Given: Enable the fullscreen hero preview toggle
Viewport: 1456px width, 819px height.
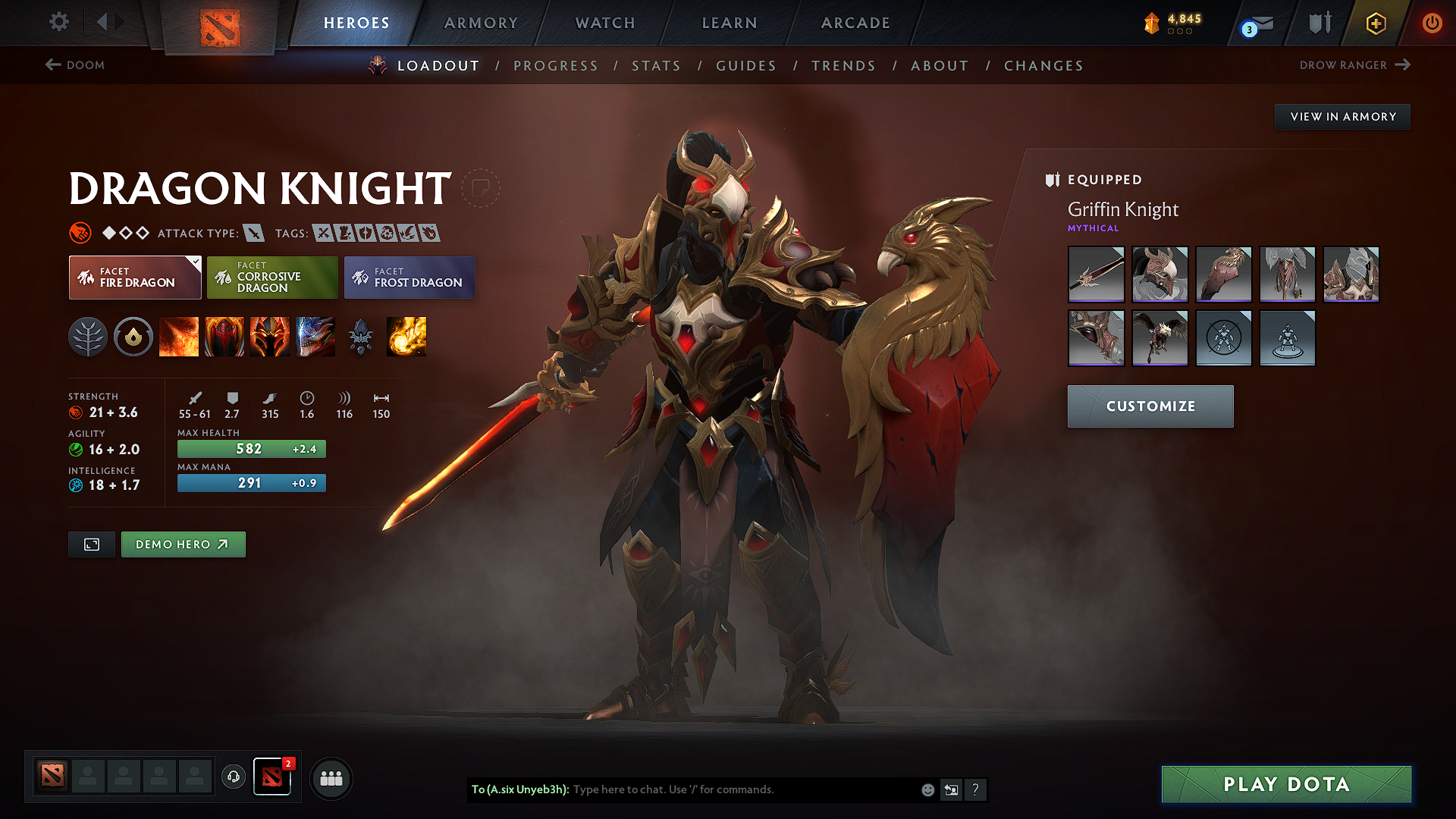Looking at the screenshot, I should 91,544.
